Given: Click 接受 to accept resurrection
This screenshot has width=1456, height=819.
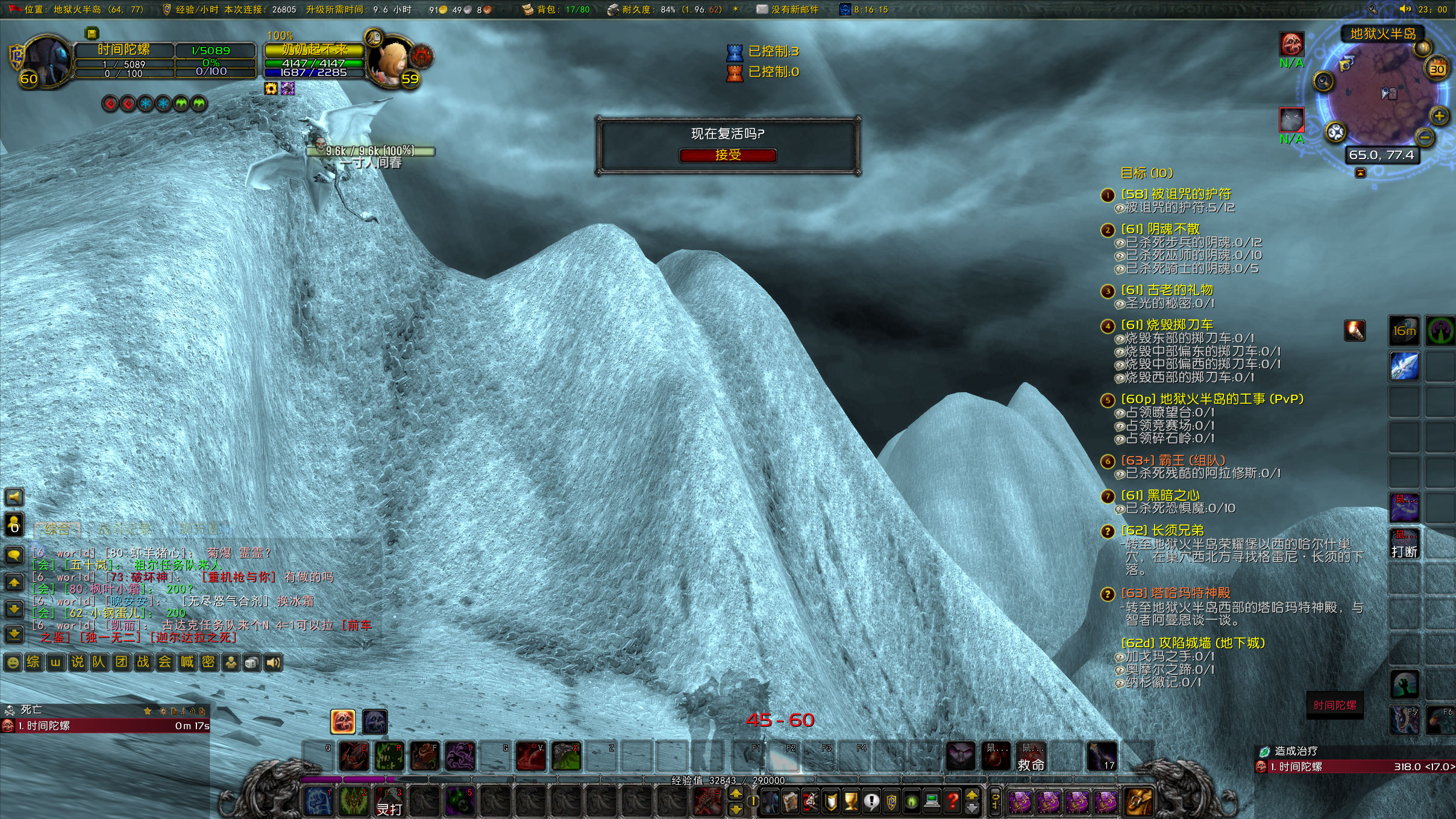Looking at the screenshot, I should pos(728,155).
